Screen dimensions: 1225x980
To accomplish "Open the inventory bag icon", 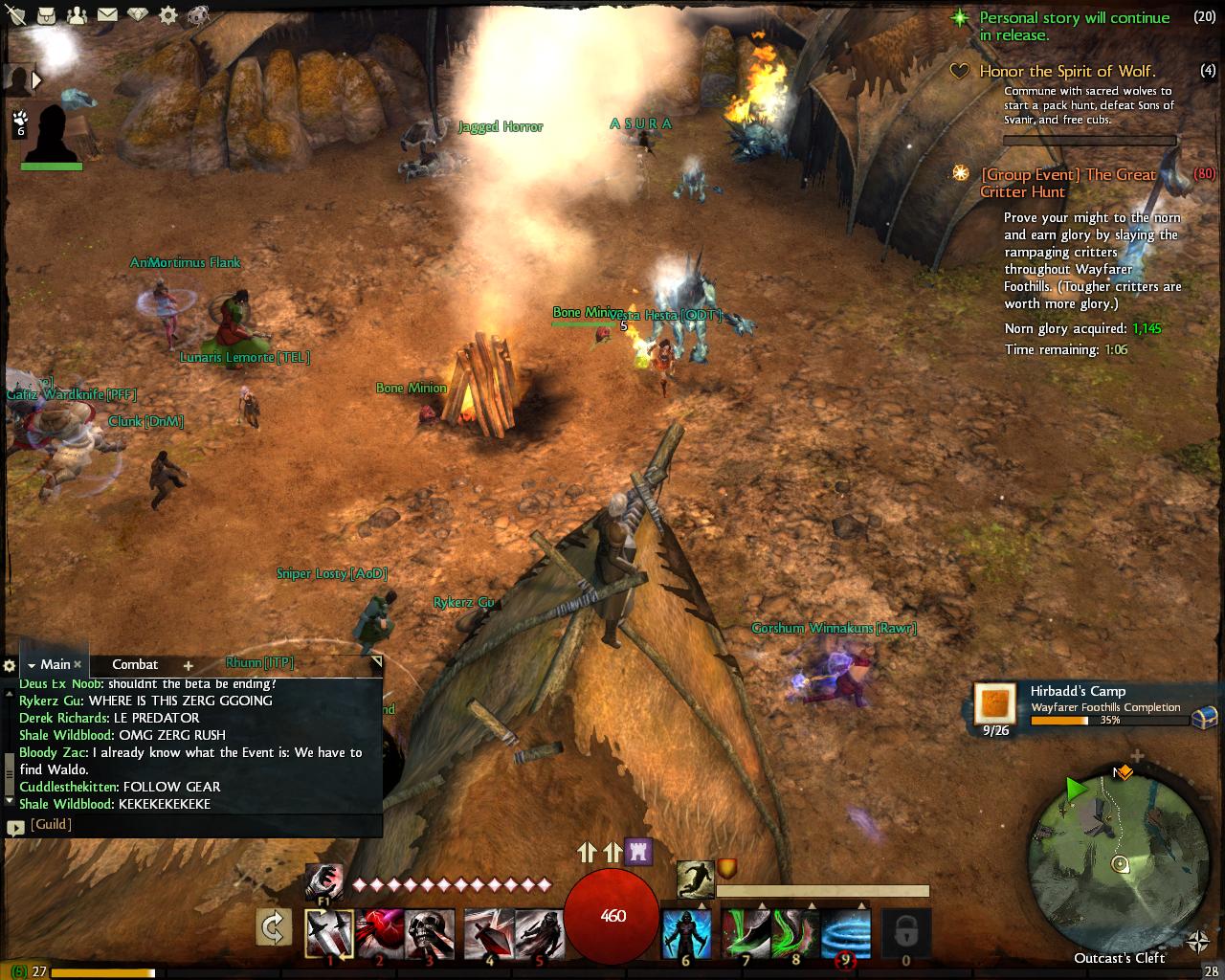I will [x=47, y=15].
